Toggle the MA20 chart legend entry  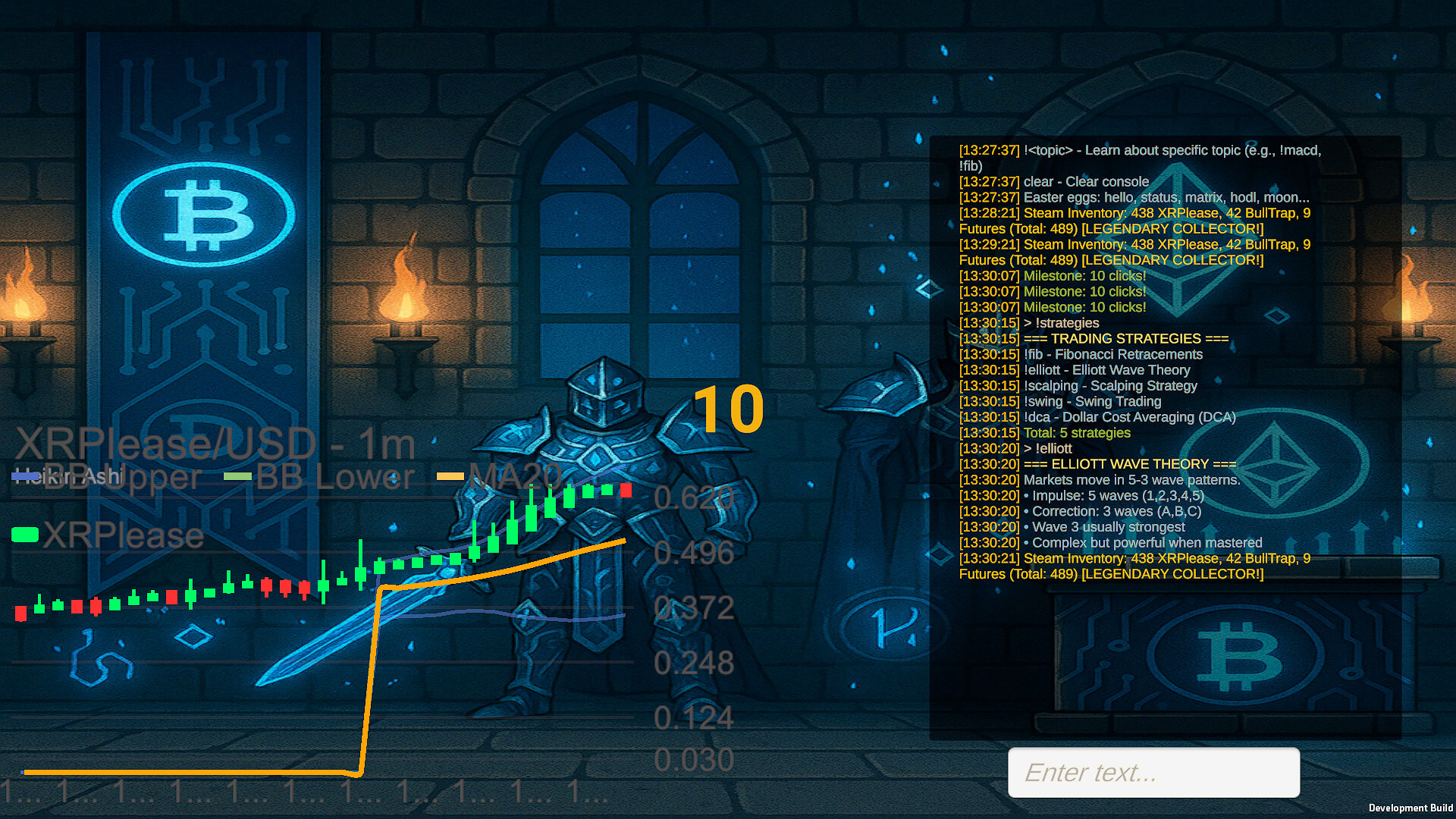(x=500, y=477)
